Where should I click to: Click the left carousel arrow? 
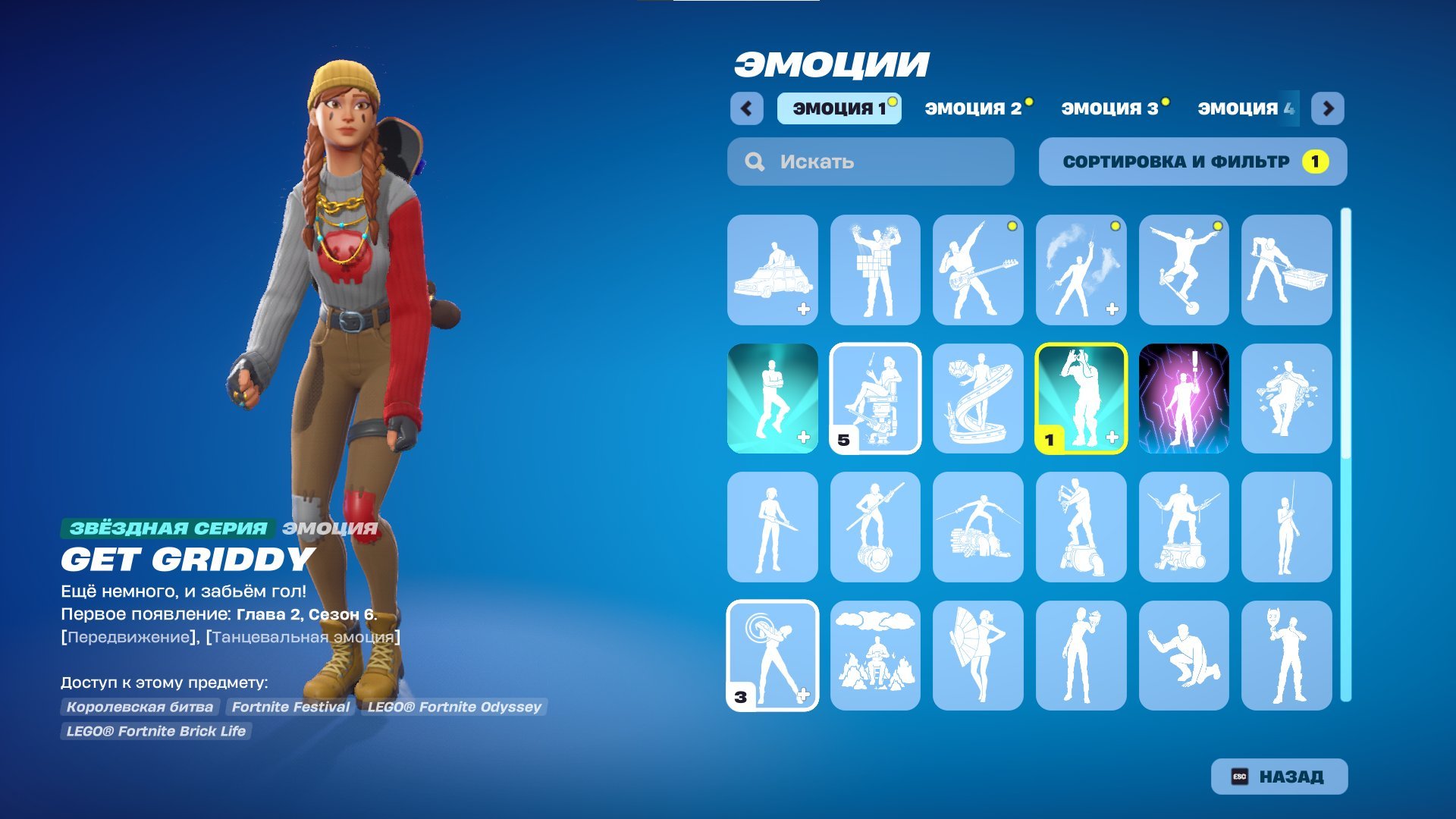click(747, 108)
